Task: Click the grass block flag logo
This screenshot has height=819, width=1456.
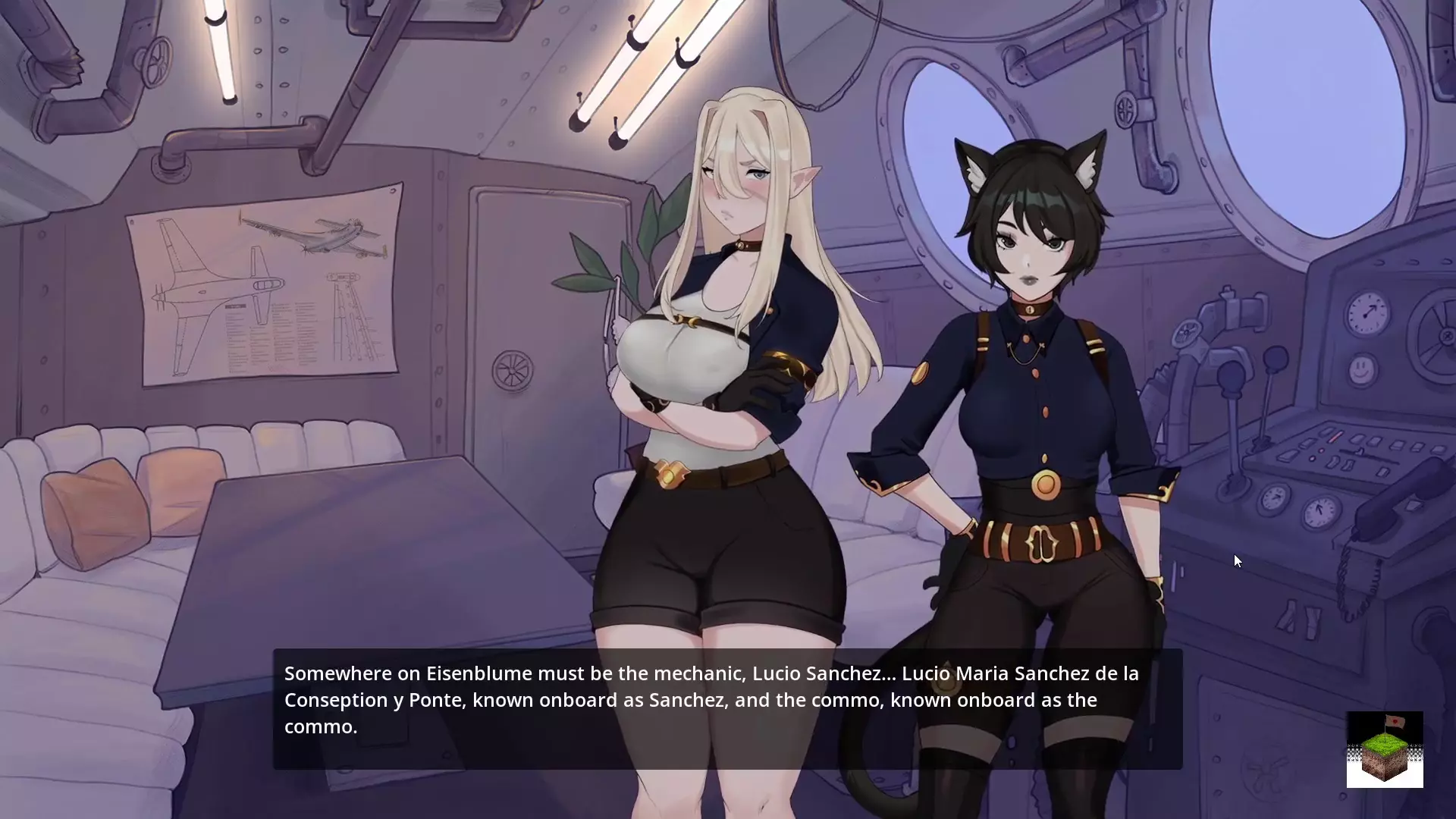Action: tap(1384, 749)
